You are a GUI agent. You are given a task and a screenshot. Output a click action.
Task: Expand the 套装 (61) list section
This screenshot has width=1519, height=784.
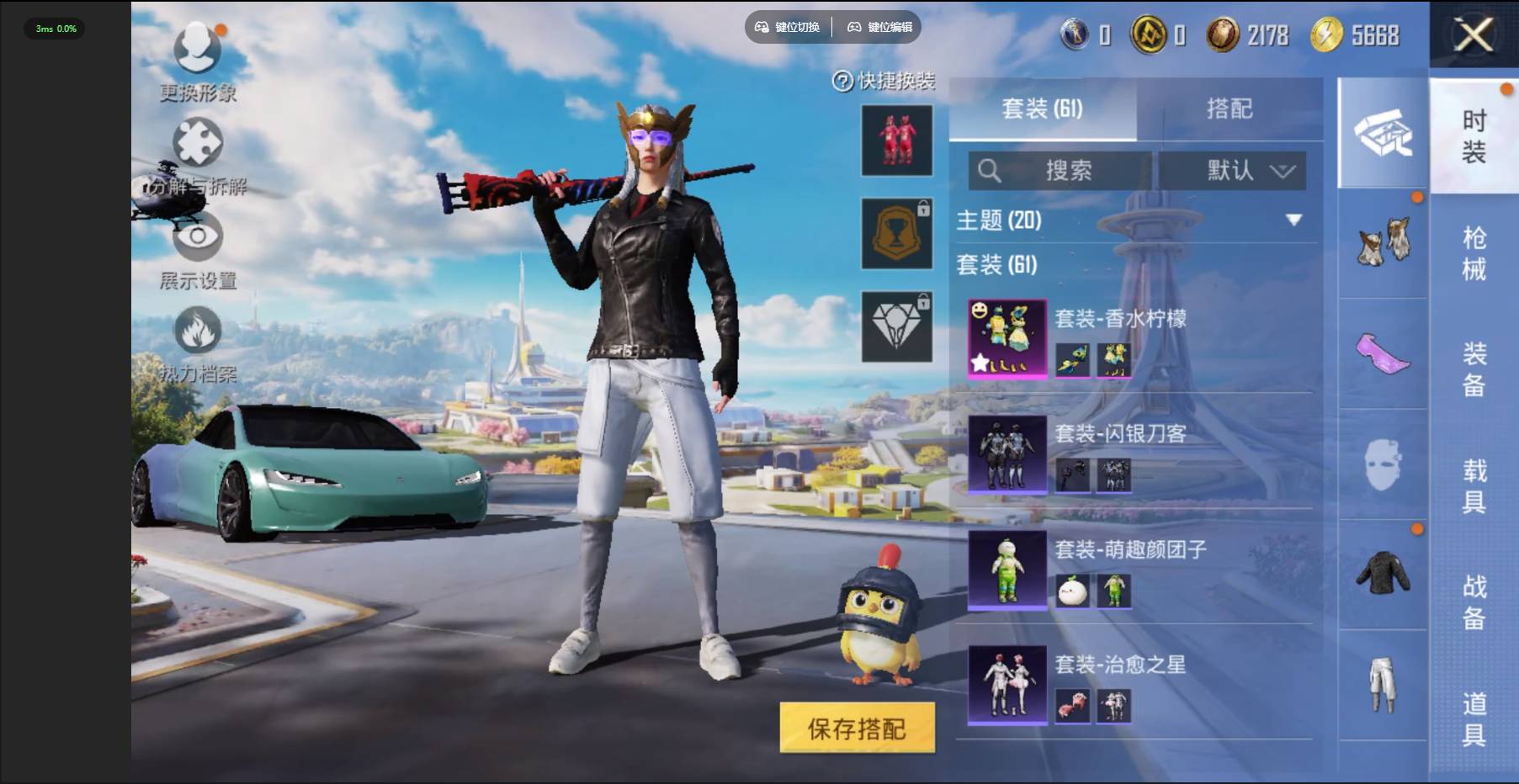[x=1001, y=263]
